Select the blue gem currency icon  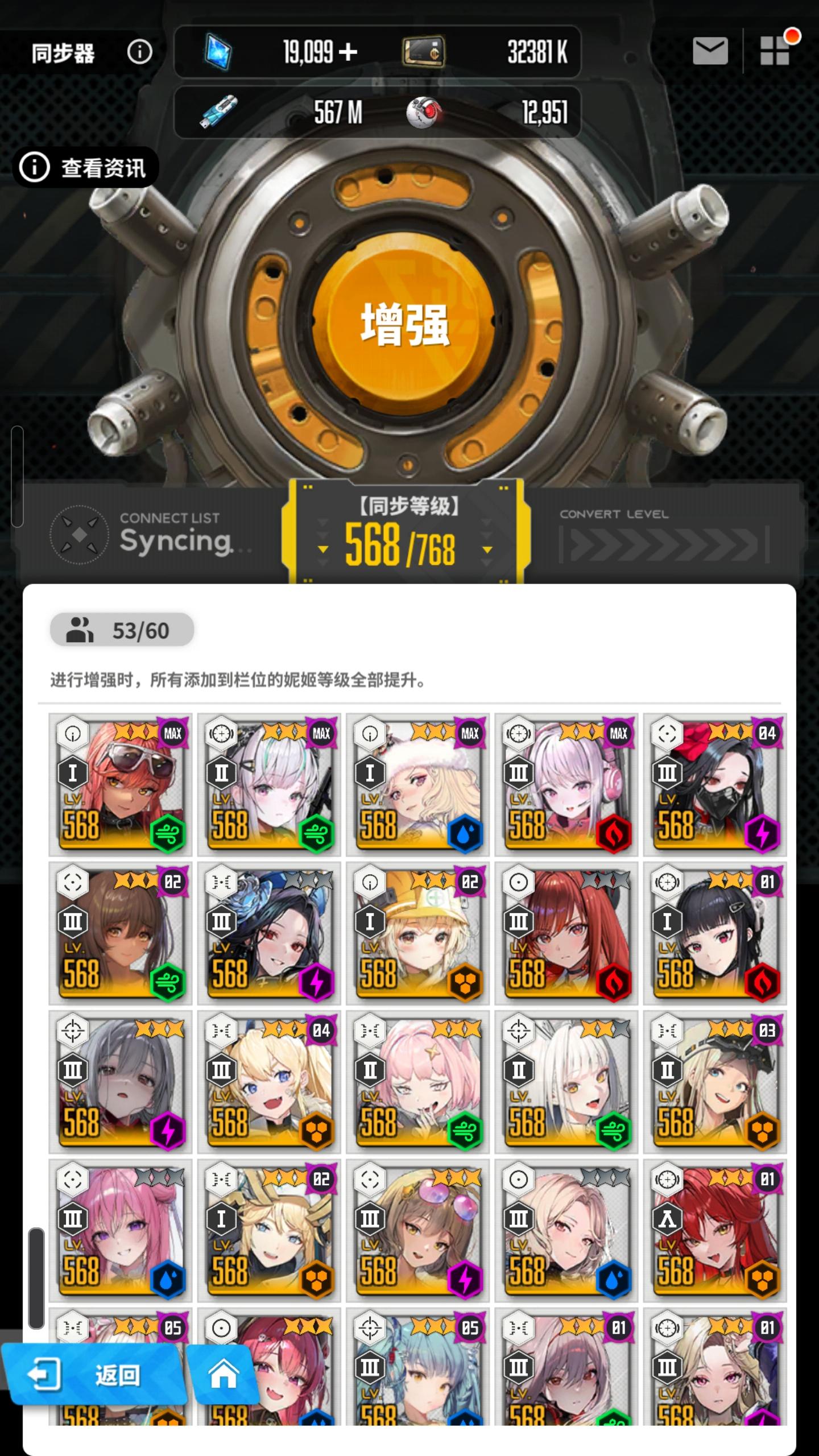pos(218,52)
